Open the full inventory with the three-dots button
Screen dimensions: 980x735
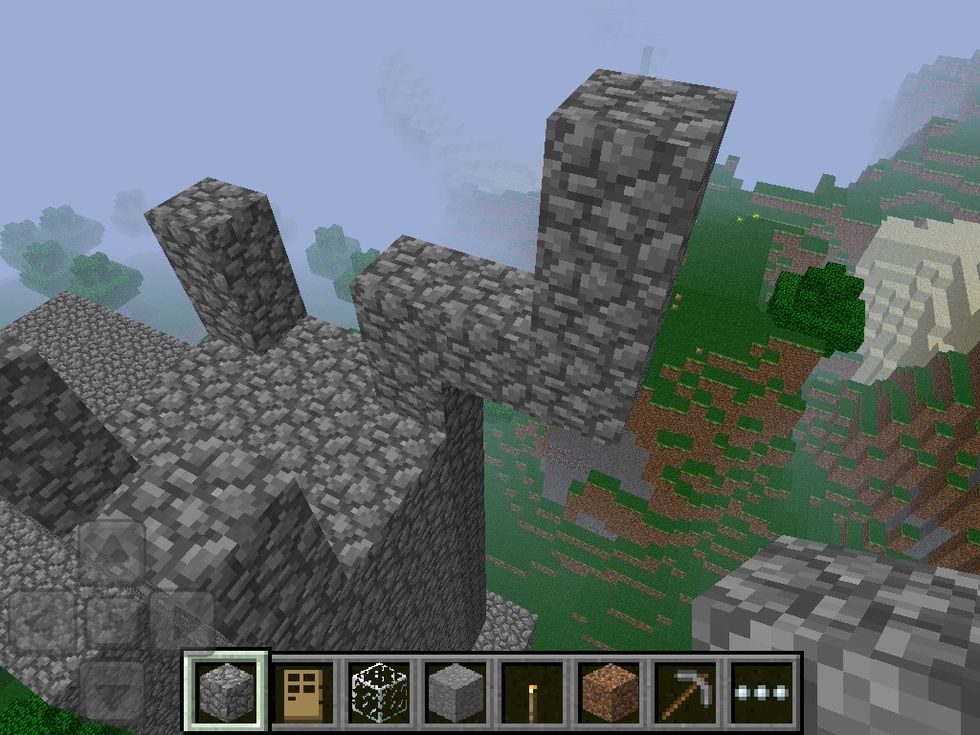[x=760, y=690]
